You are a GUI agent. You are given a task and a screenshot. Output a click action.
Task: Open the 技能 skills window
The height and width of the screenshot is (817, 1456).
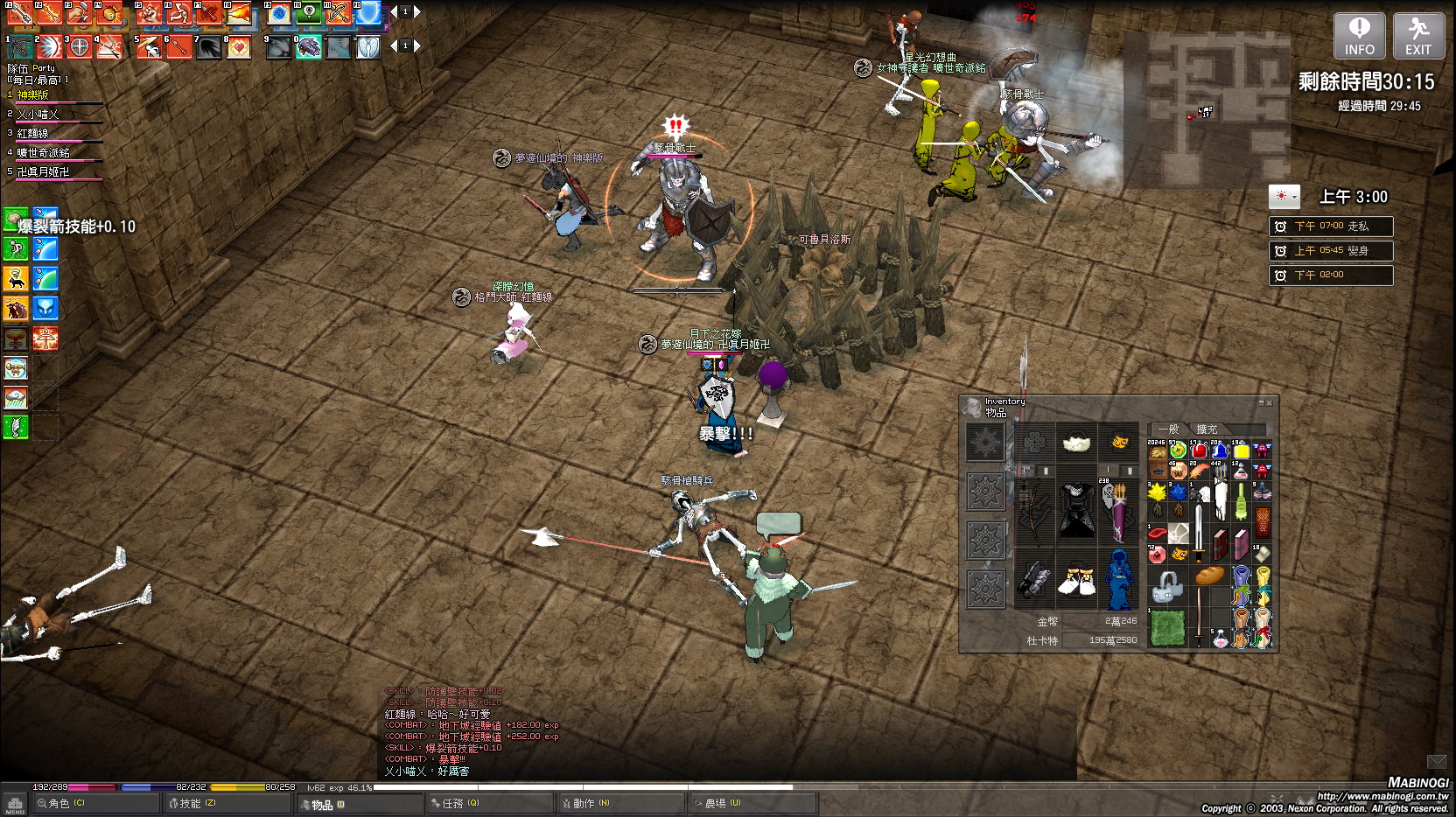click(192, 803)
